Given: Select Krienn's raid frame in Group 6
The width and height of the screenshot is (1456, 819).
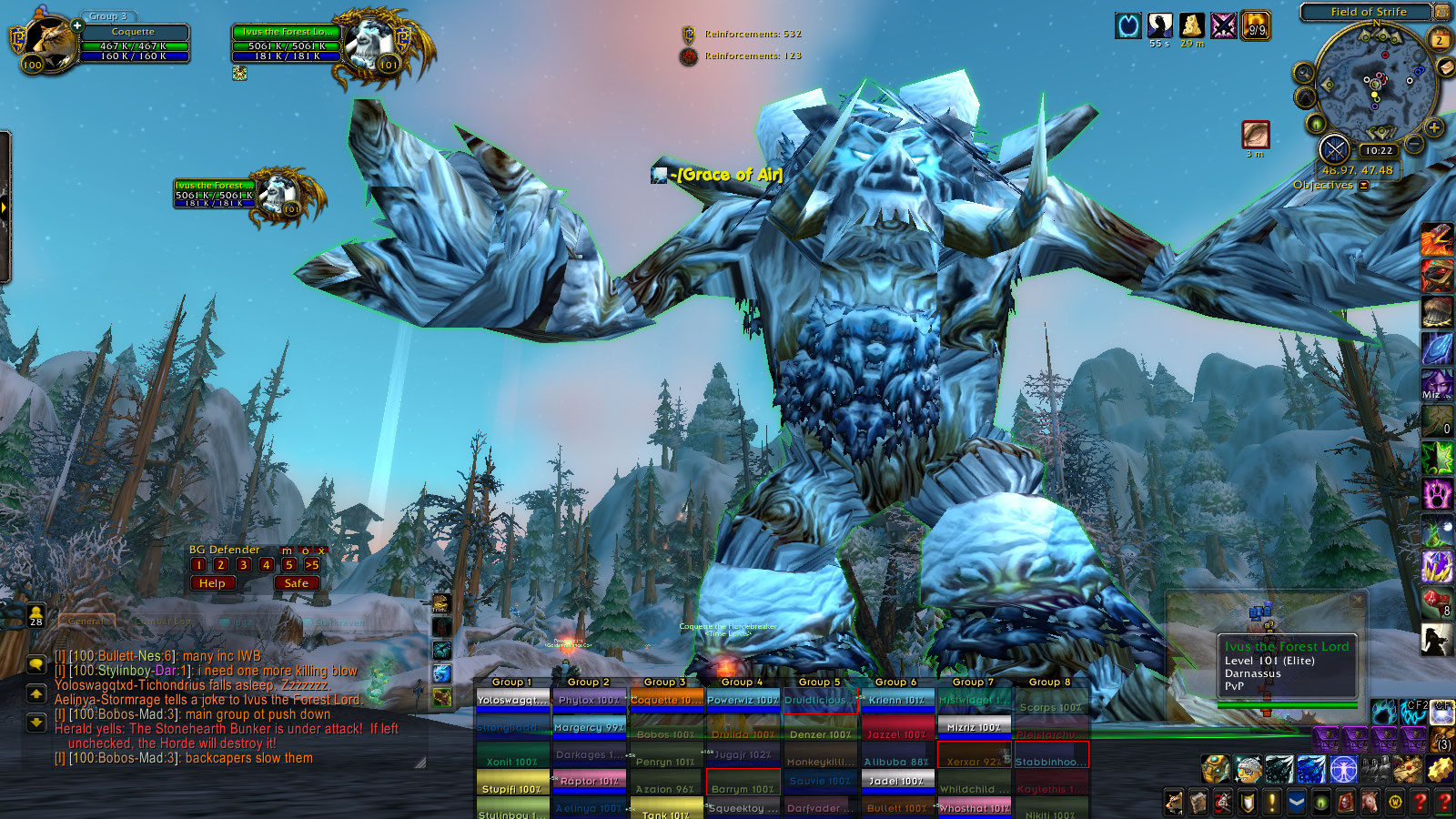Looking at the screenshot, I should tap(896, 700).
